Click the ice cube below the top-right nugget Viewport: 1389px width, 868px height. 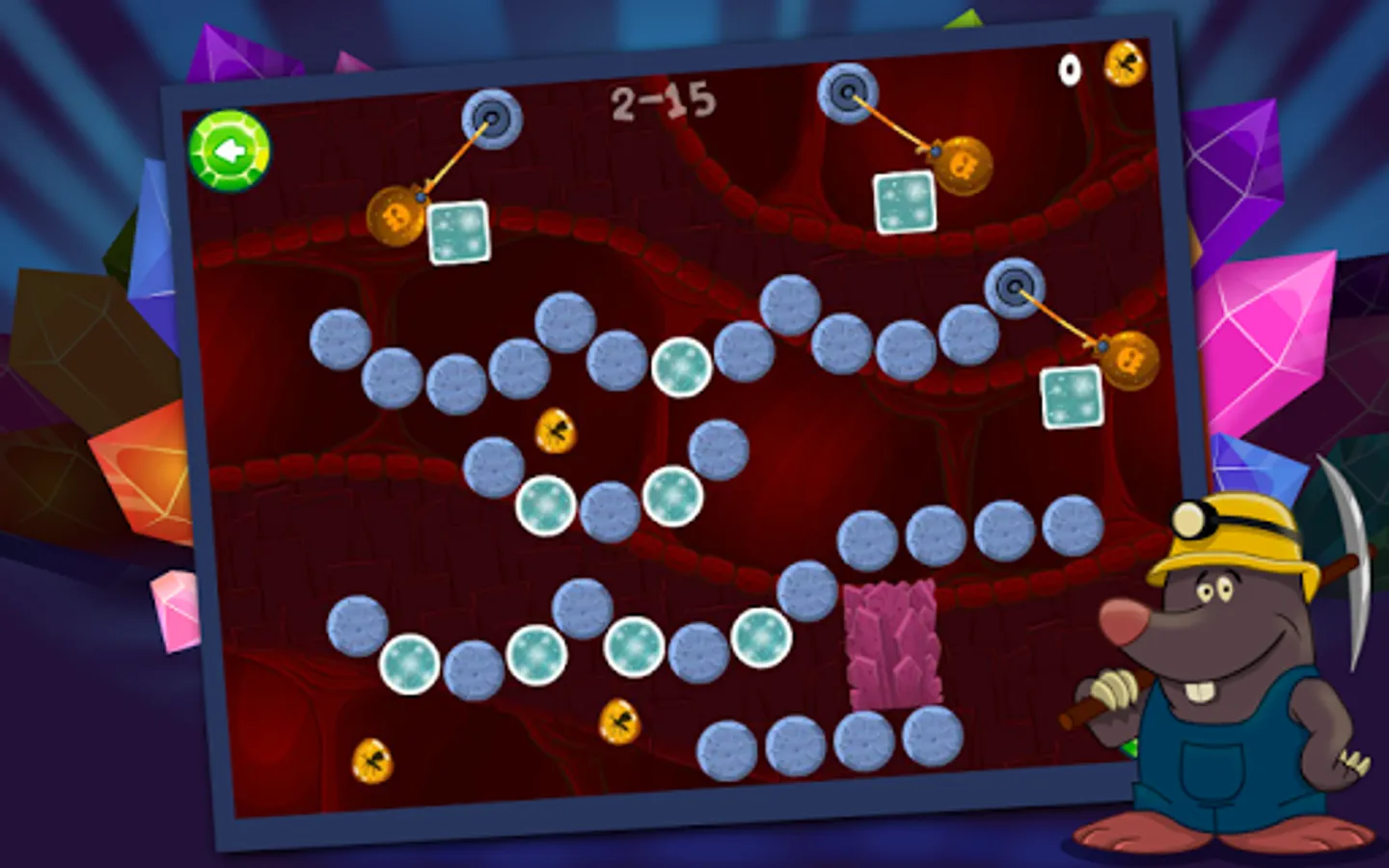click(904, 198)
